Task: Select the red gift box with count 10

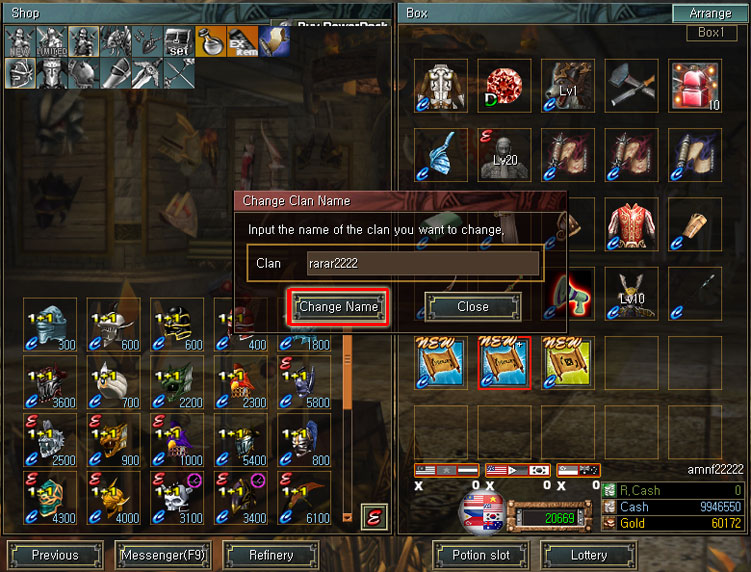Action: (x=695, y=86)
